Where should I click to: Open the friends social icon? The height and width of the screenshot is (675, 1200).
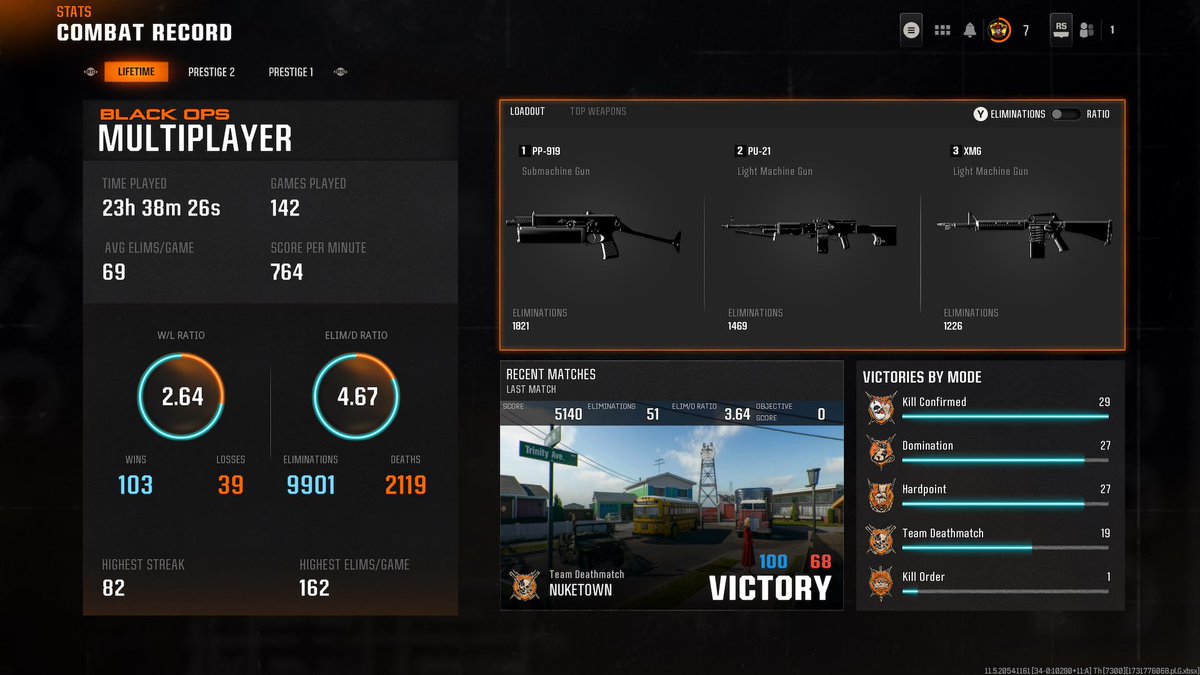tap(1088, 30)
